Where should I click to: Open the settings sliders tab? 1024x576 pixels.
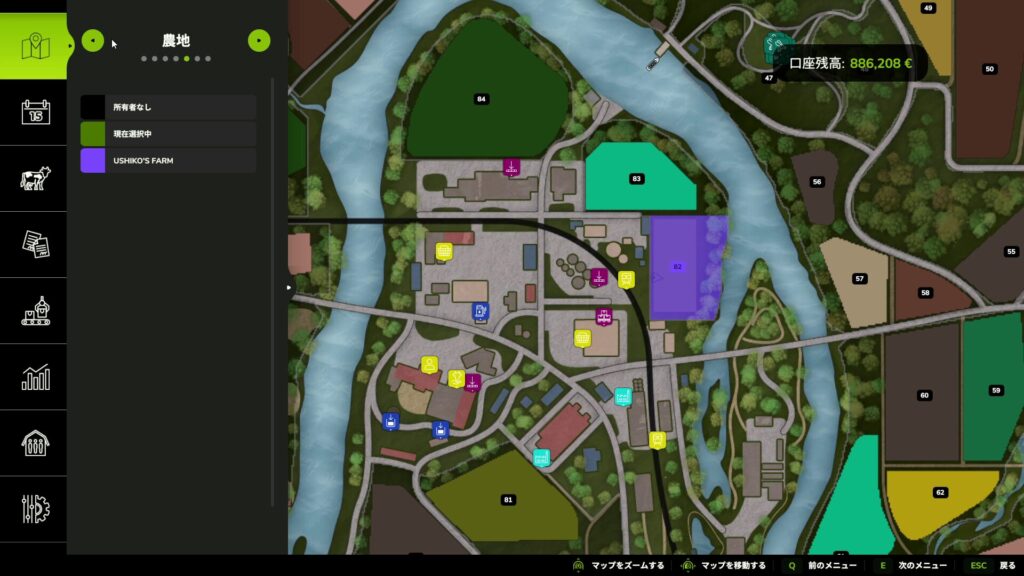point(35,509)
